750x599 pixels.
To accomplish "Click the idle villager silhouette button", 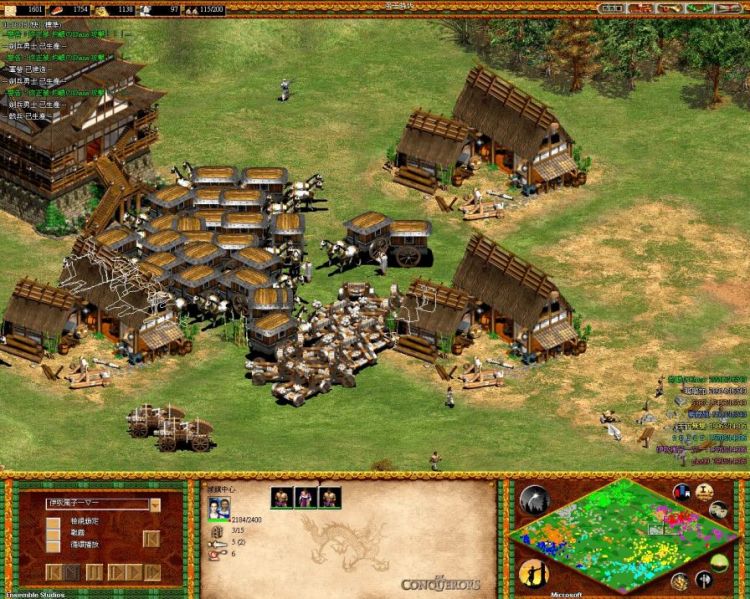I will click(532, 572).
